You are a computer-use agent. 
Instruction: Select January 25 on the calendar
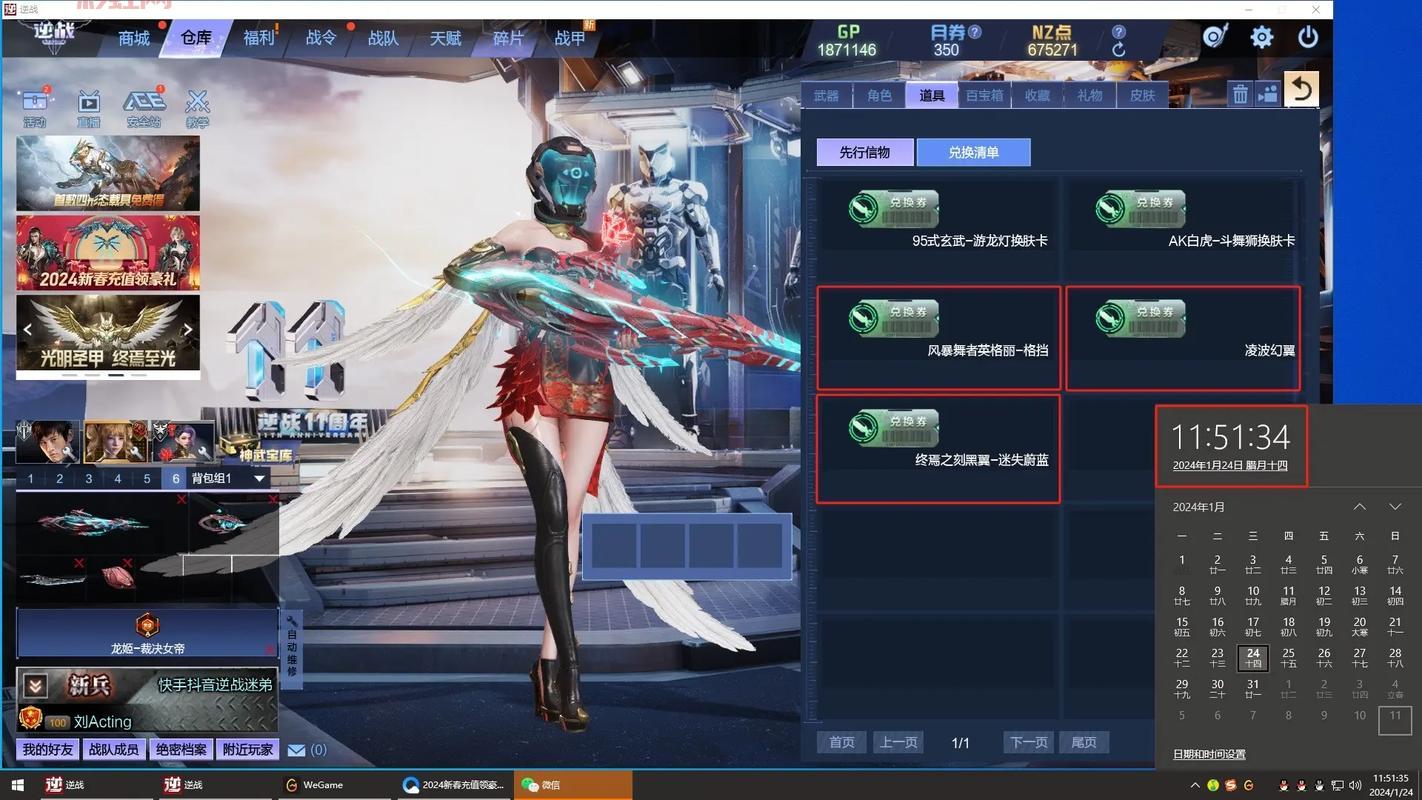[1288, 653]
